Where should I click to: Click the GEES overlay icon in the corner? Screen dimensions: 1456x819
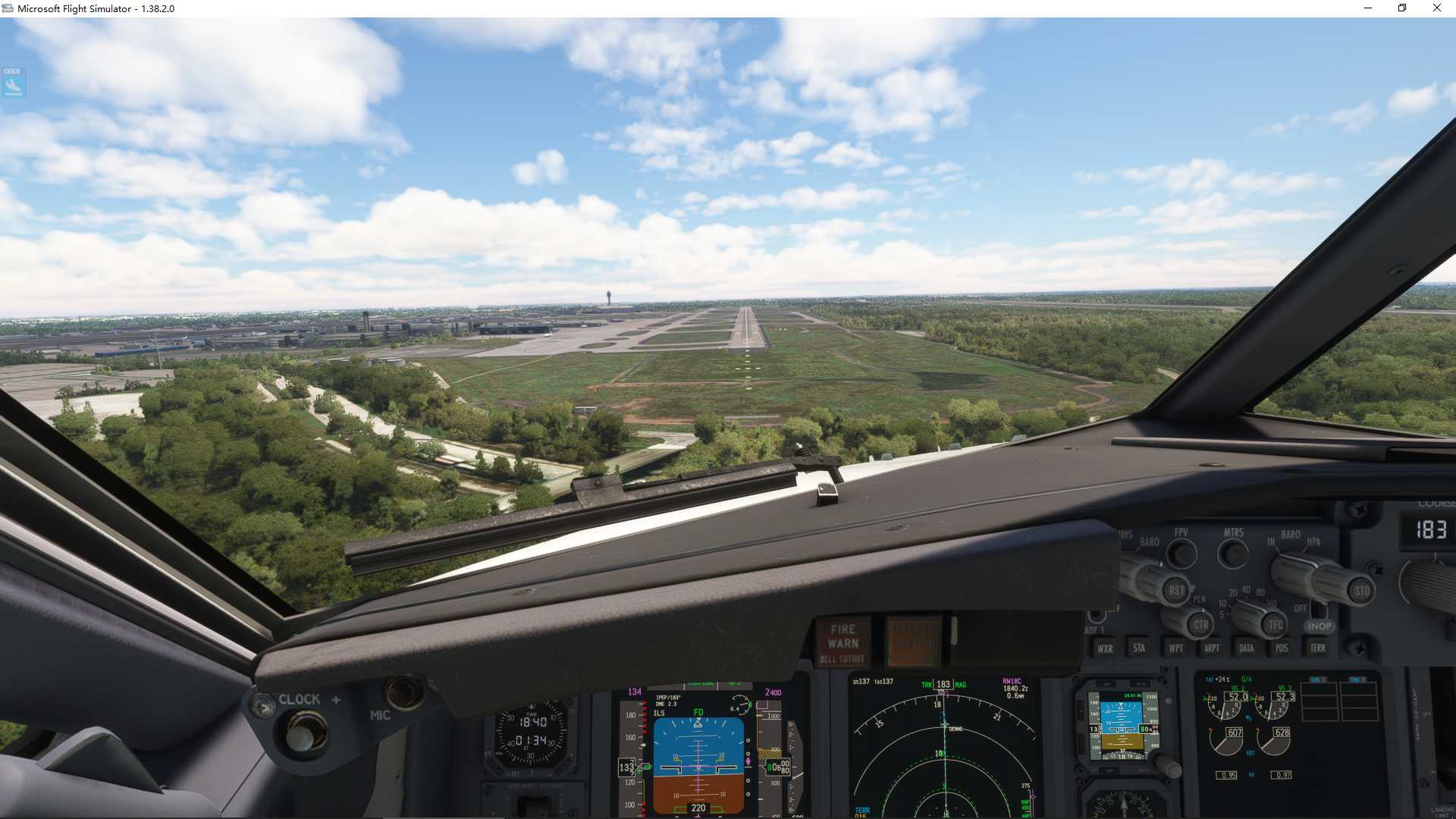(x=14, y=83)
